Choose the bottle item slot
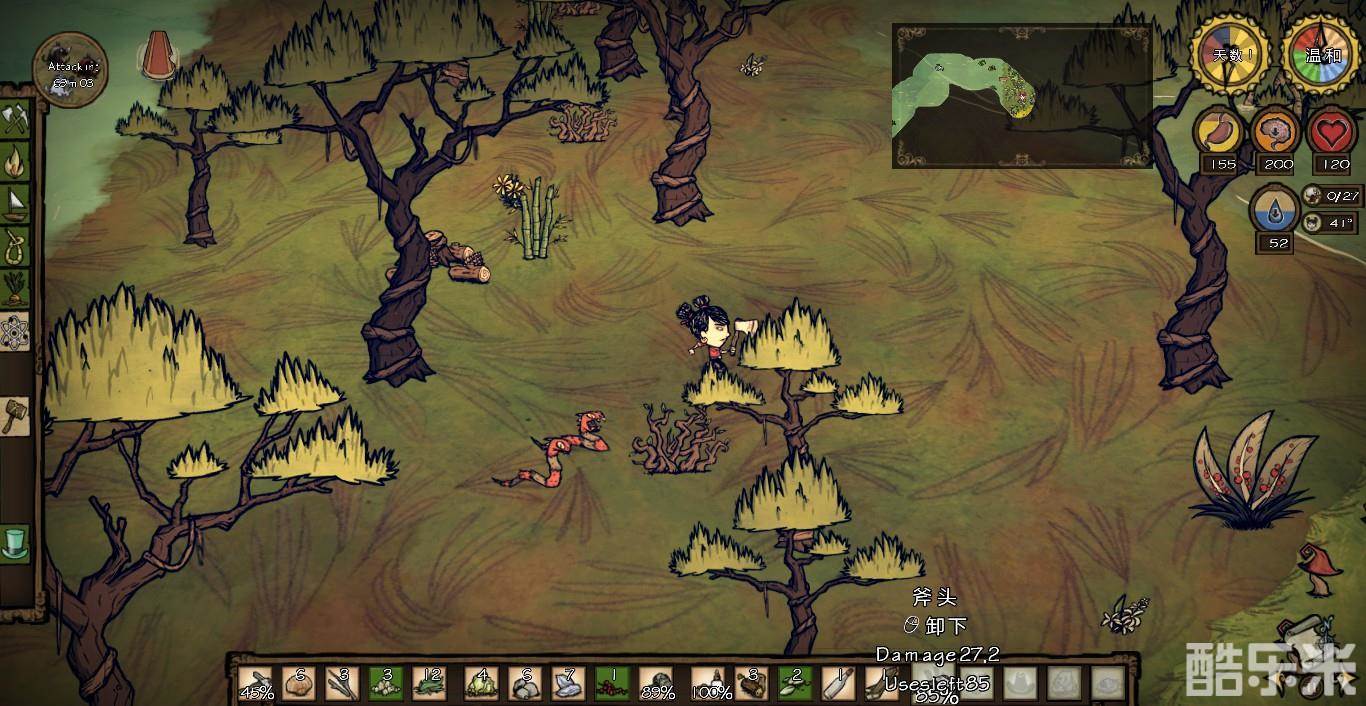Viewport: 1366px width, 706px height. click(x=838, y=683)
